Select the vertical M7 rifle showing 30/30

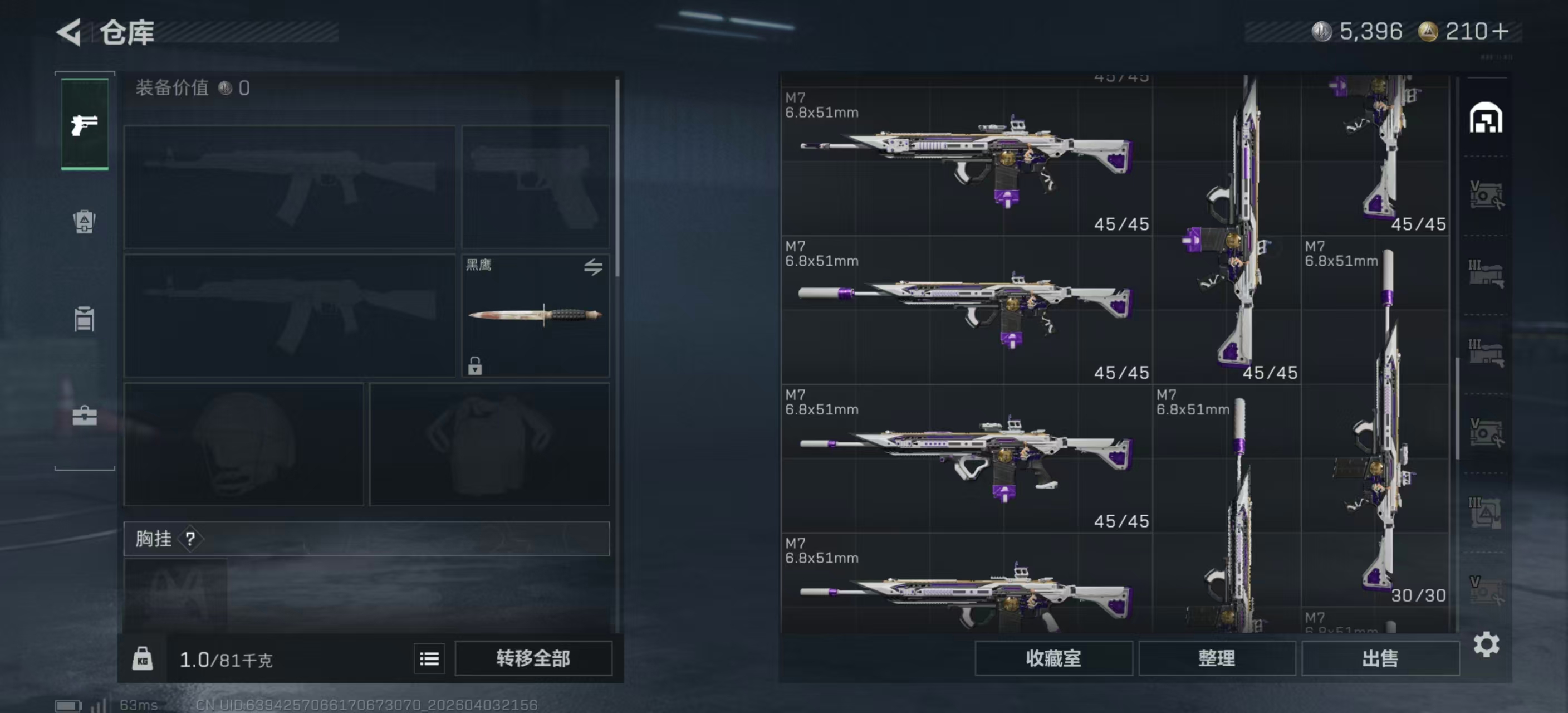[1376, 426]
